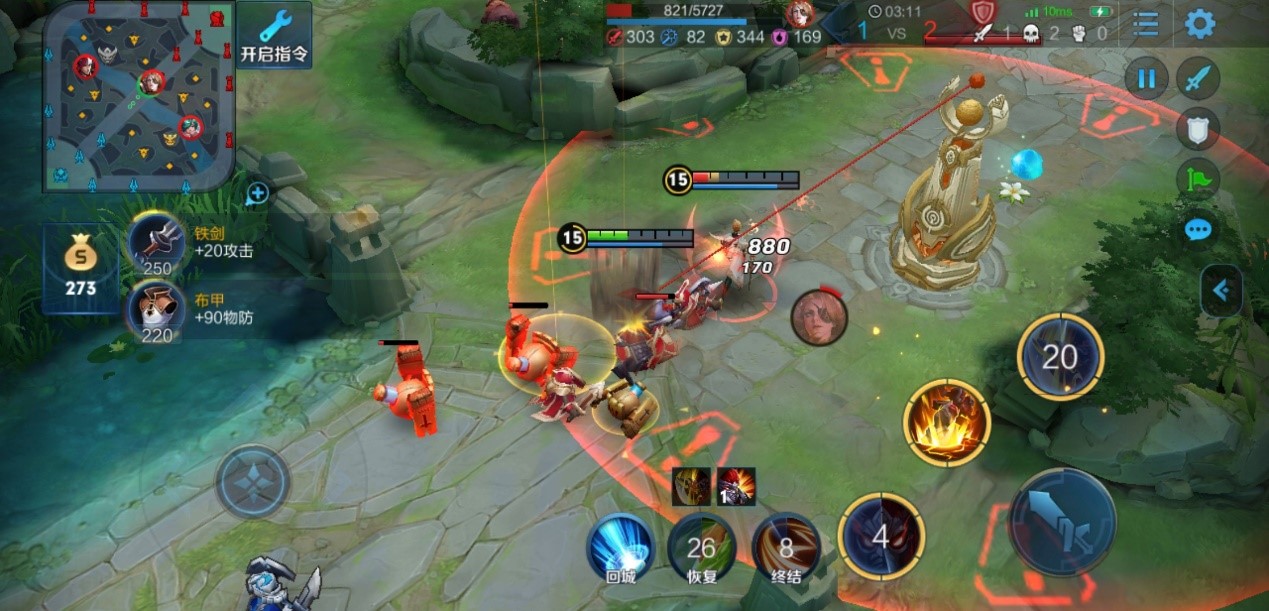The image size is (1269, 611).
Task: Open the settings gear
Action: pyautogui.click(x=1199, y=24)
